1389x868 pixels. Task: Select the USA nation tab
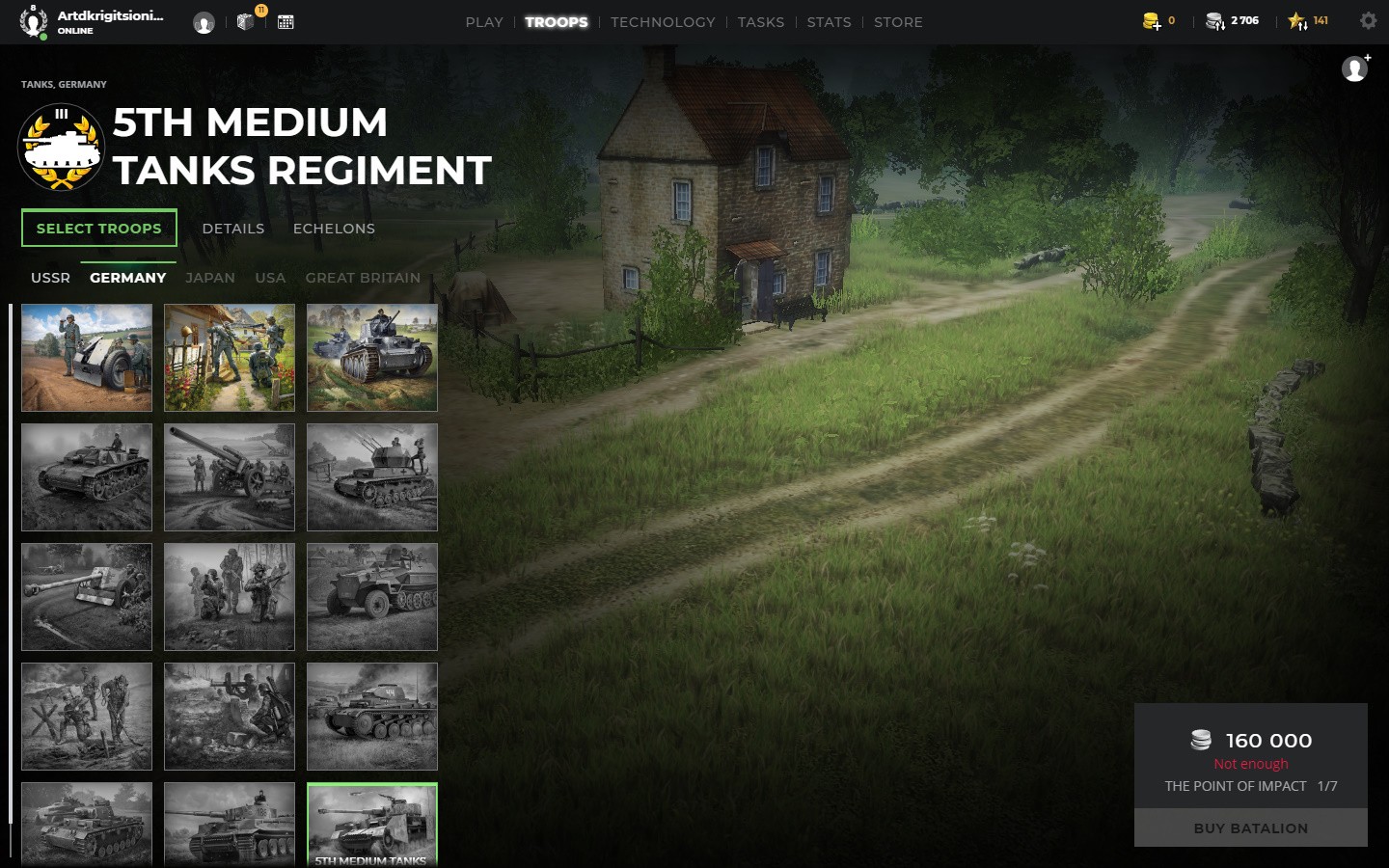click(x=270, y=278)
